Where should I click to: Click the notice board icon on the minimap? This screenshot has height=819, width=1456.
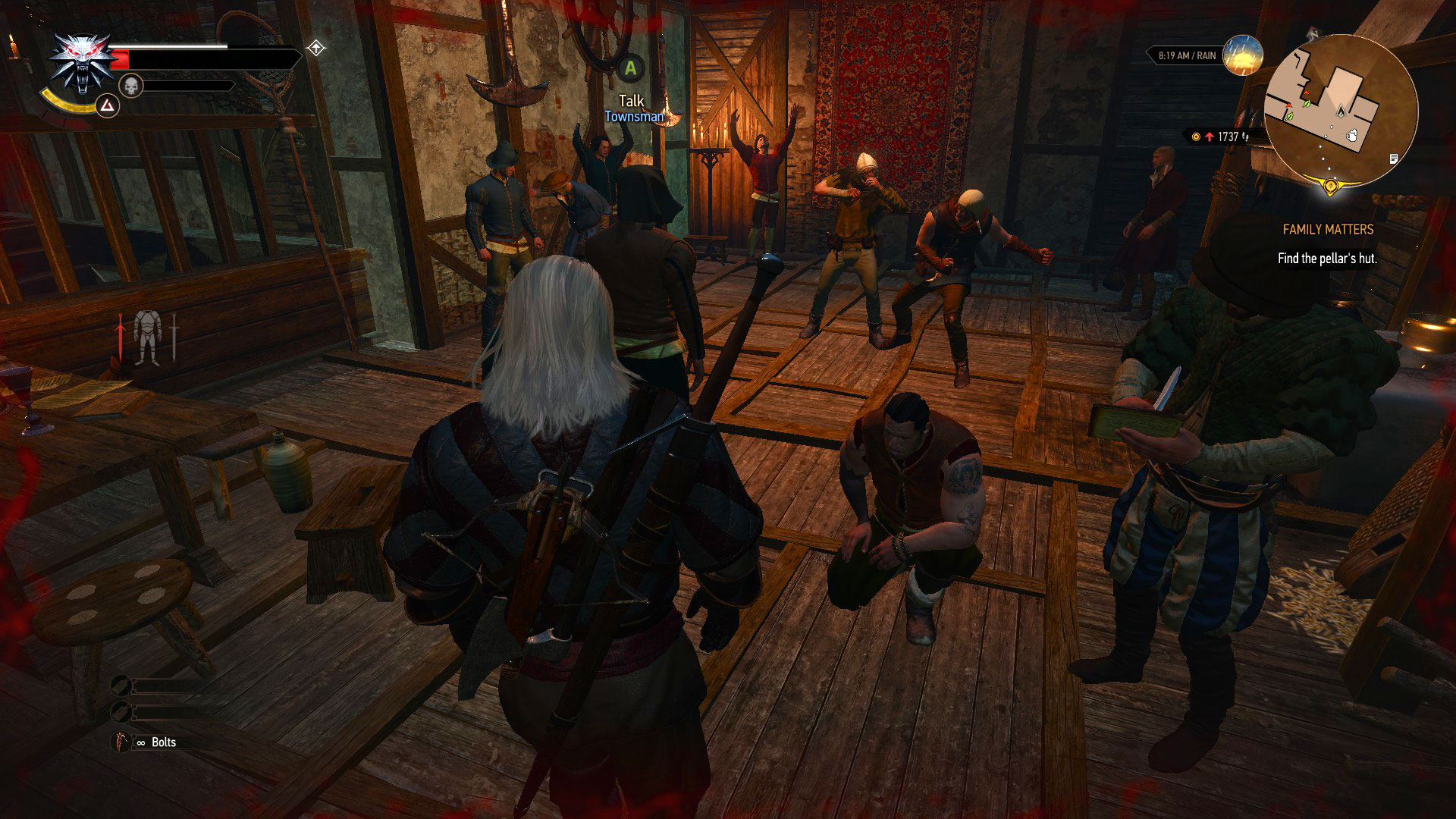coord(1393,159)
